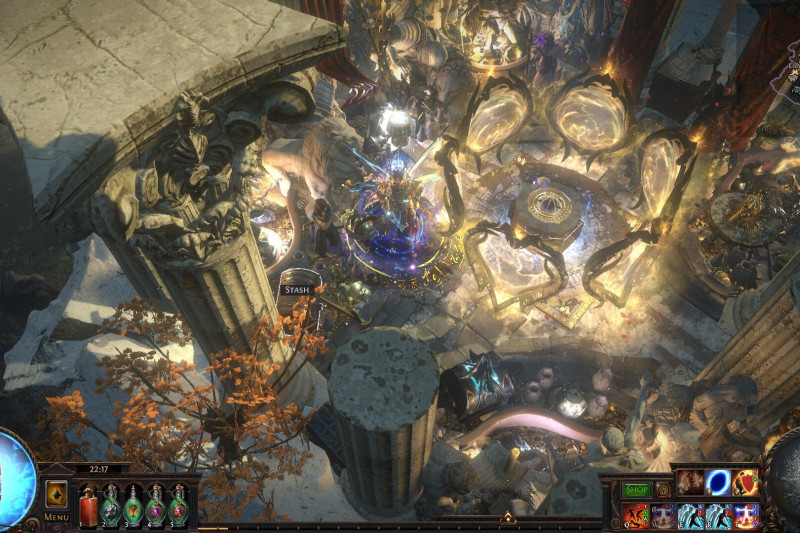Open the green Shop button
This screenshot has height=533, width=800.
point(637,490)
